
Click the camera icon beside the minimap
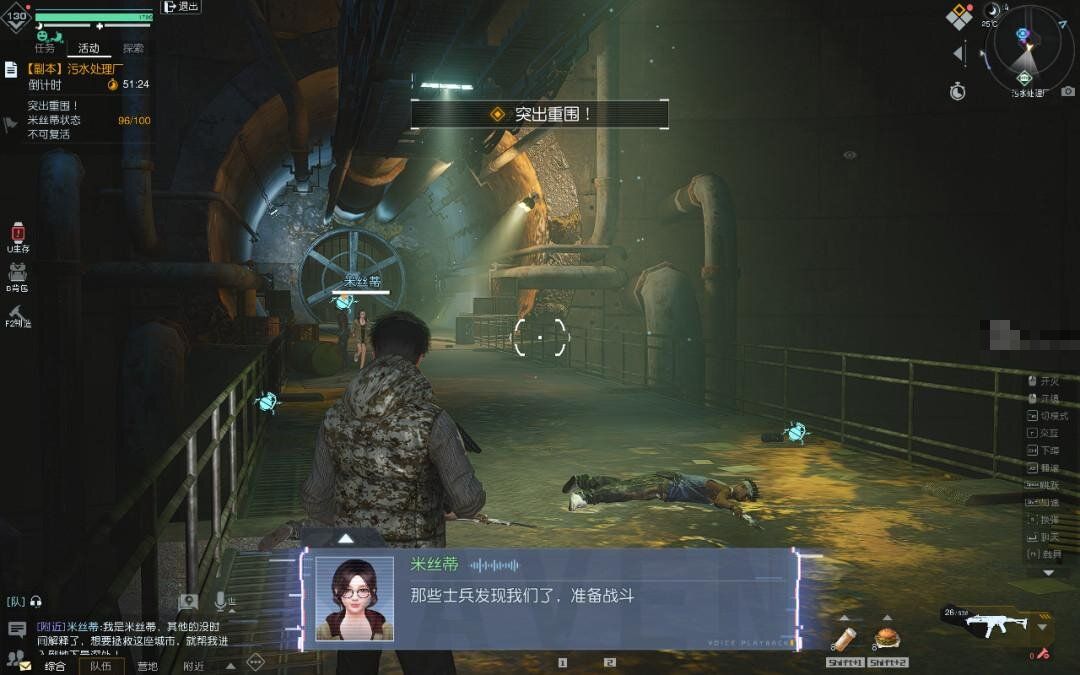point(1068,91)
